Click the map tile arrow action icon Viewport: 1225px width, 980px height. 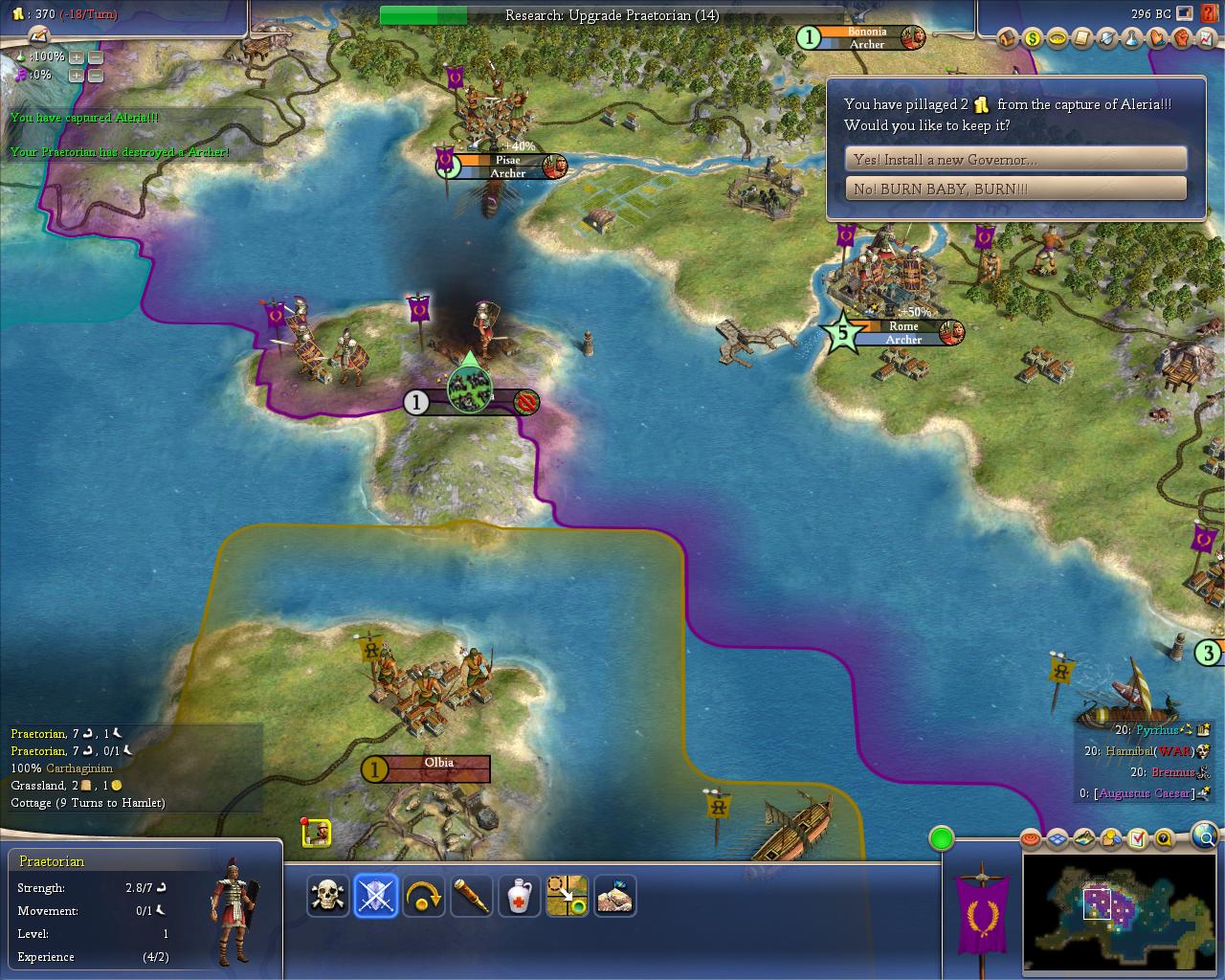tap(568, 897)
